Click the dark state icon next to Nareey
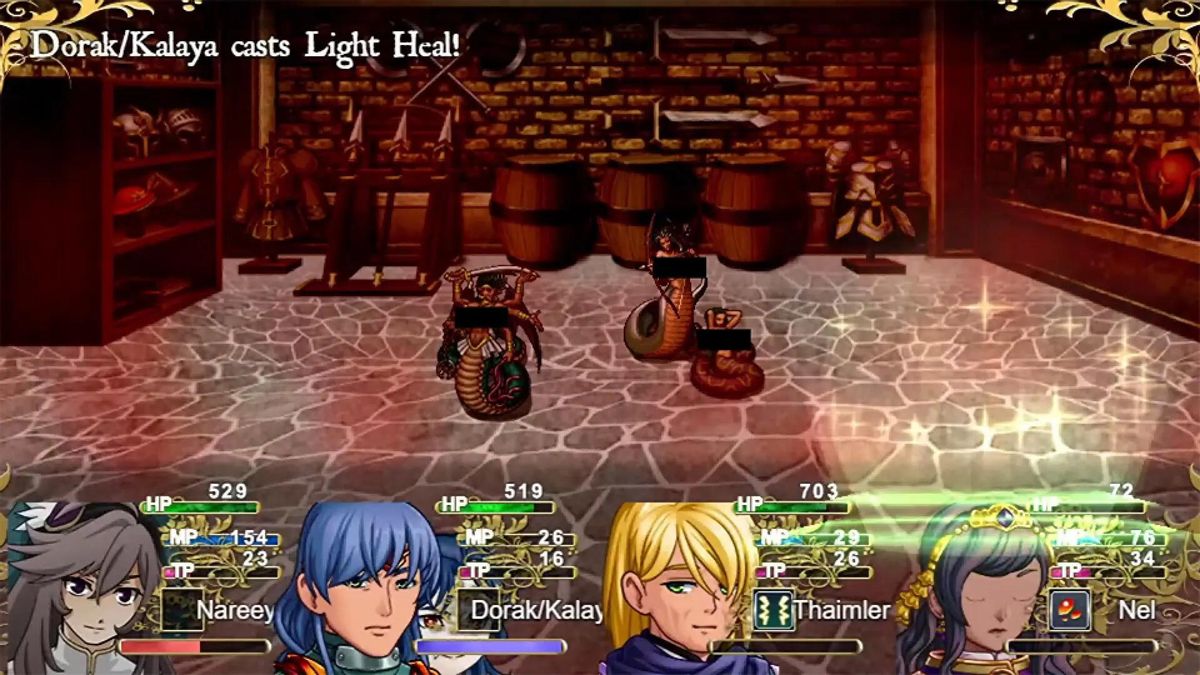This screenshot has height=675, width=1200. [x=182, y=610]
